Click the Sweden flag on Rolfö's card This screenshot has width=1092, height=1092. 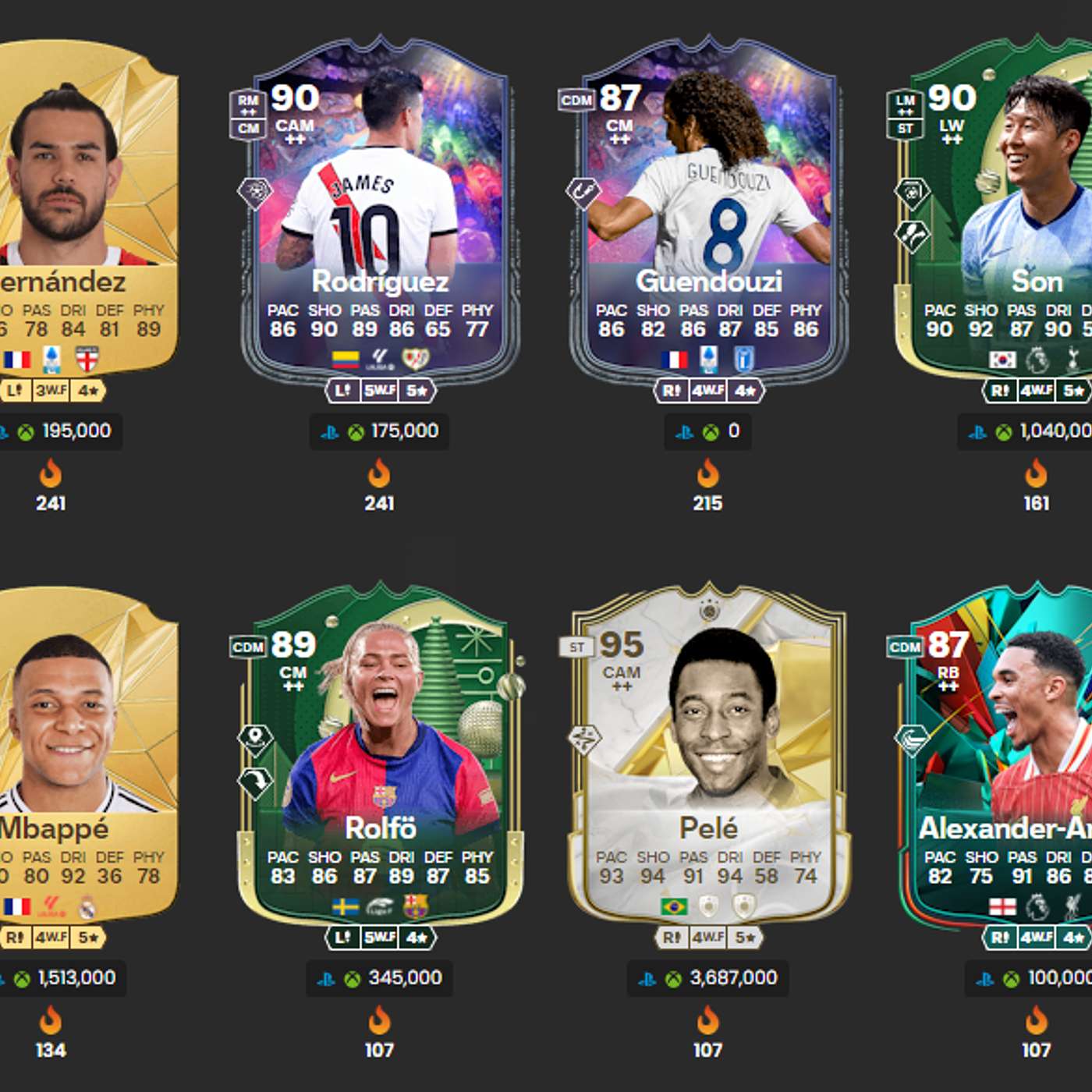[345, 906]
